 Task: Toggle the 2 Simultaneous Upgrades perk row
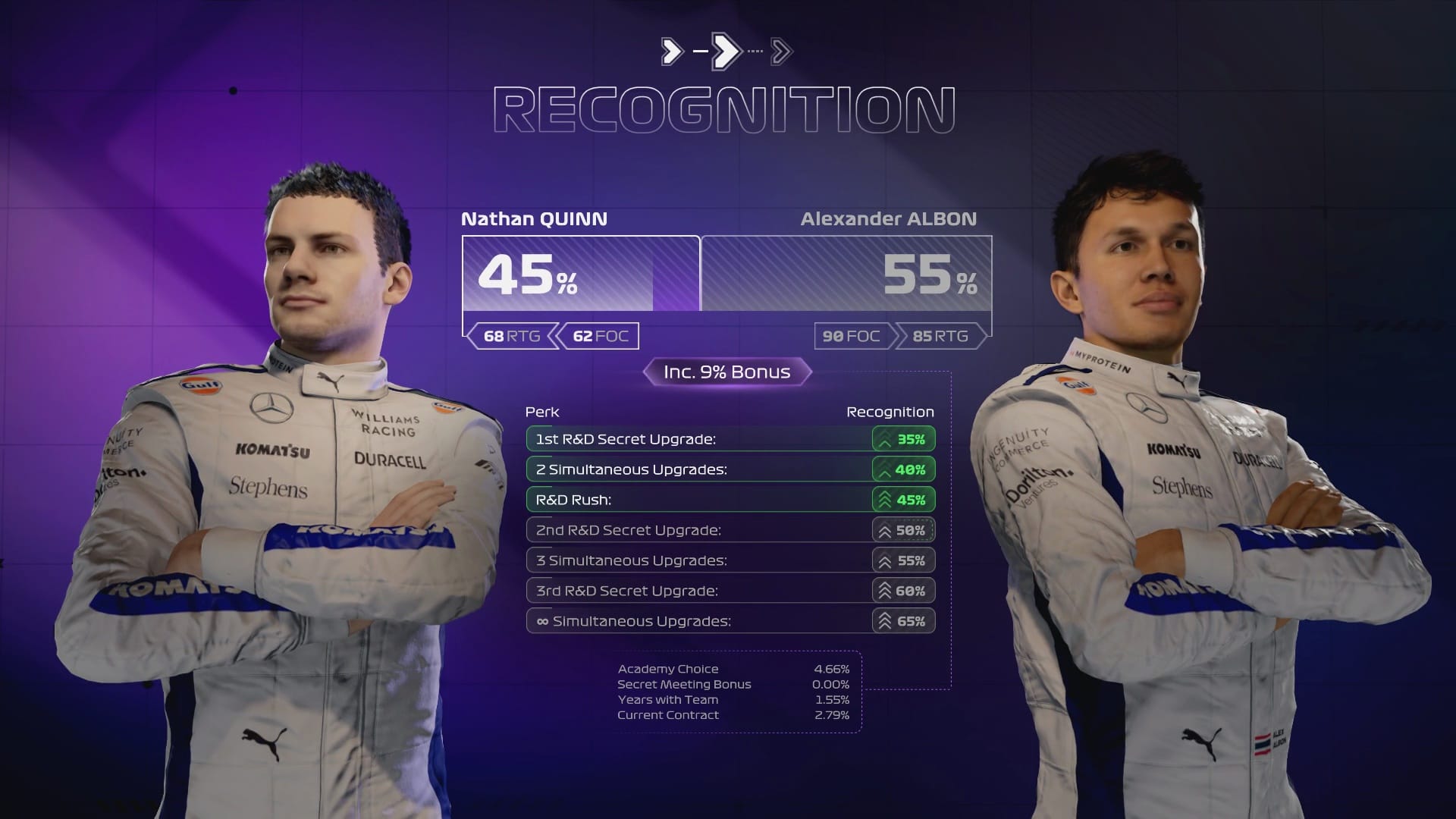682,469
